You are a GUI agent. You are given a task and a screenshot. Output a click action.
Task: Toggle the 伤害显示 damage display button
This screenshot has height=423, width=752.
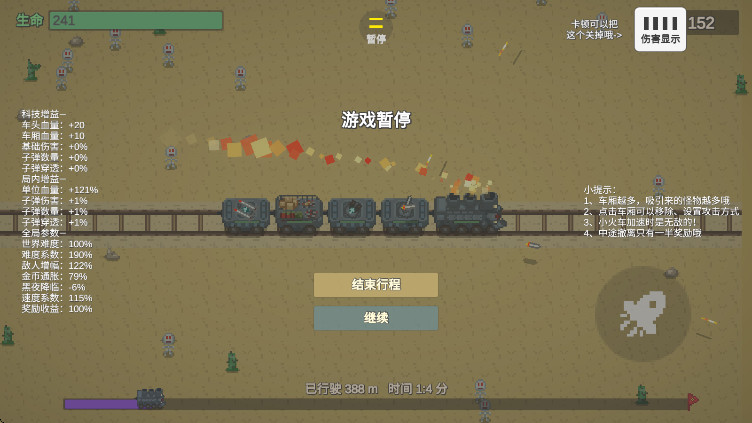click(x=660, y=29)
